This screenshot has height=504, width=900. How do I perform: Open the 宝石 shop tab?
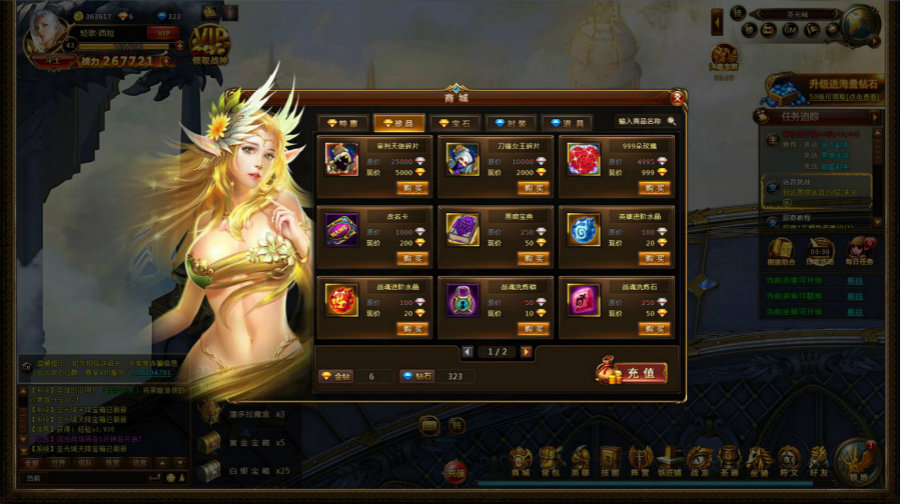tap(455, 122)
